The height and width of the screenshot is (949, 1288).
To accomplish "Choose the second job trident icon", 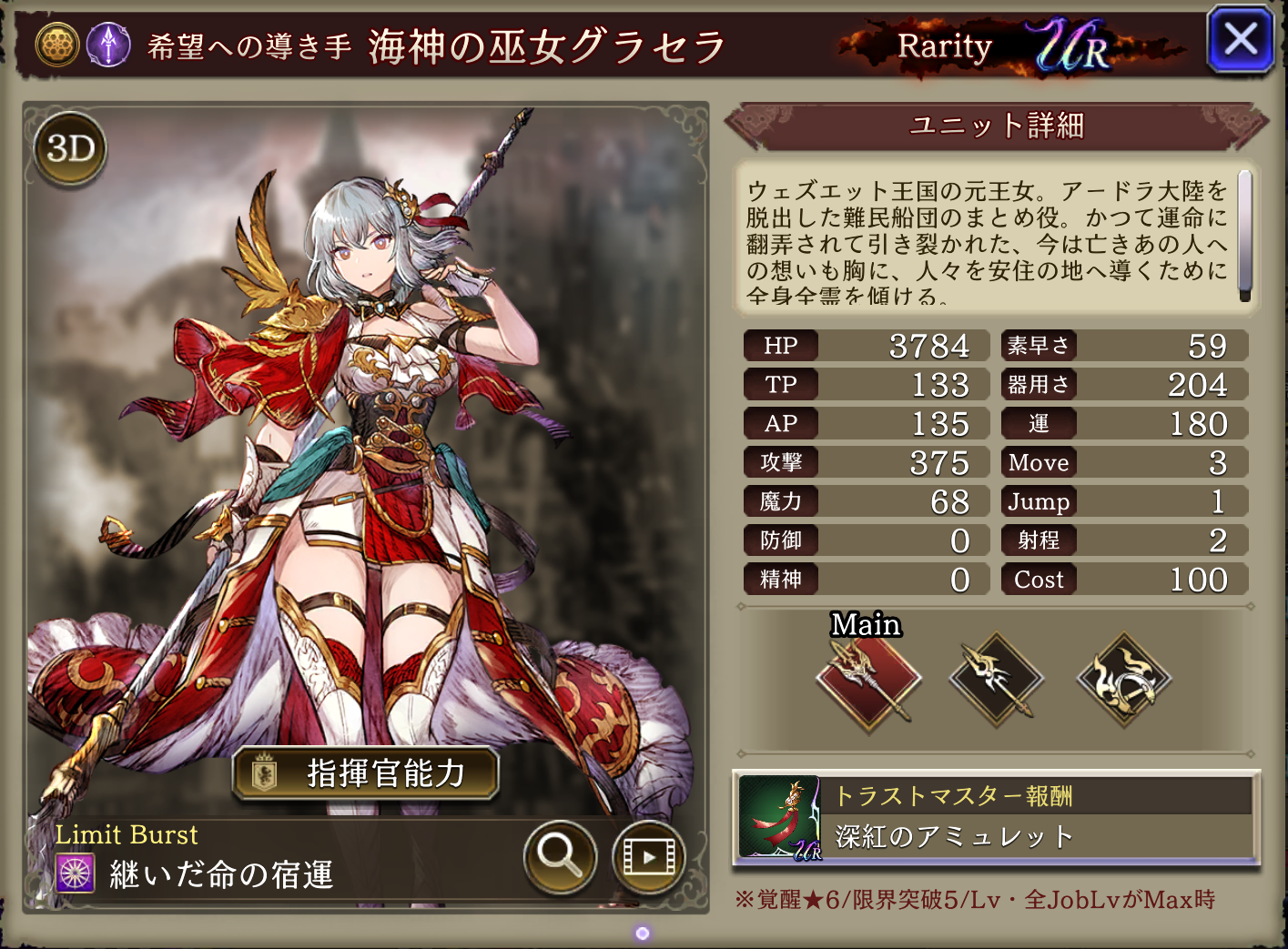I will pos(996,680).
